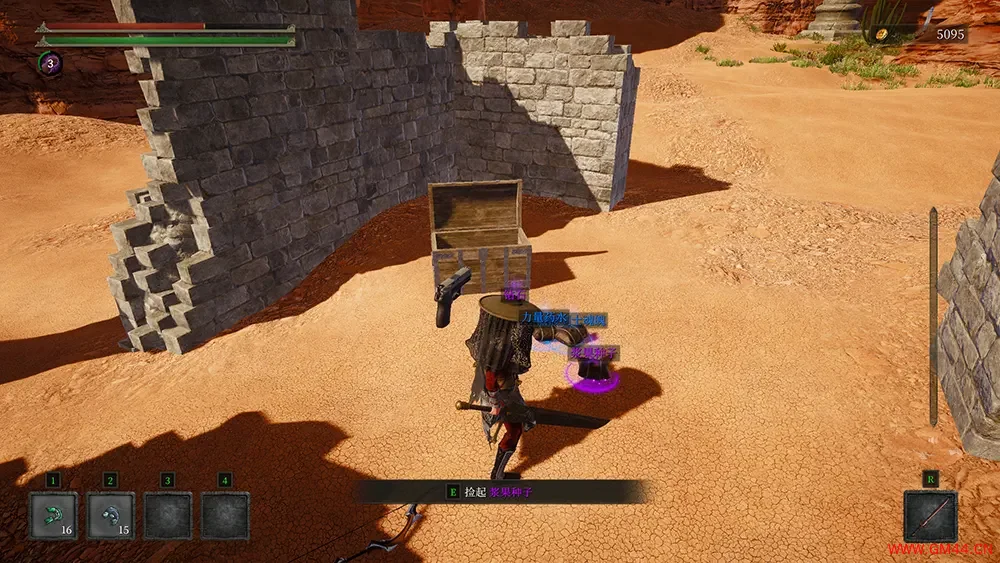Select the arrow weapon slot marked R
The image size is (1000, 563).
pos(930,515)
